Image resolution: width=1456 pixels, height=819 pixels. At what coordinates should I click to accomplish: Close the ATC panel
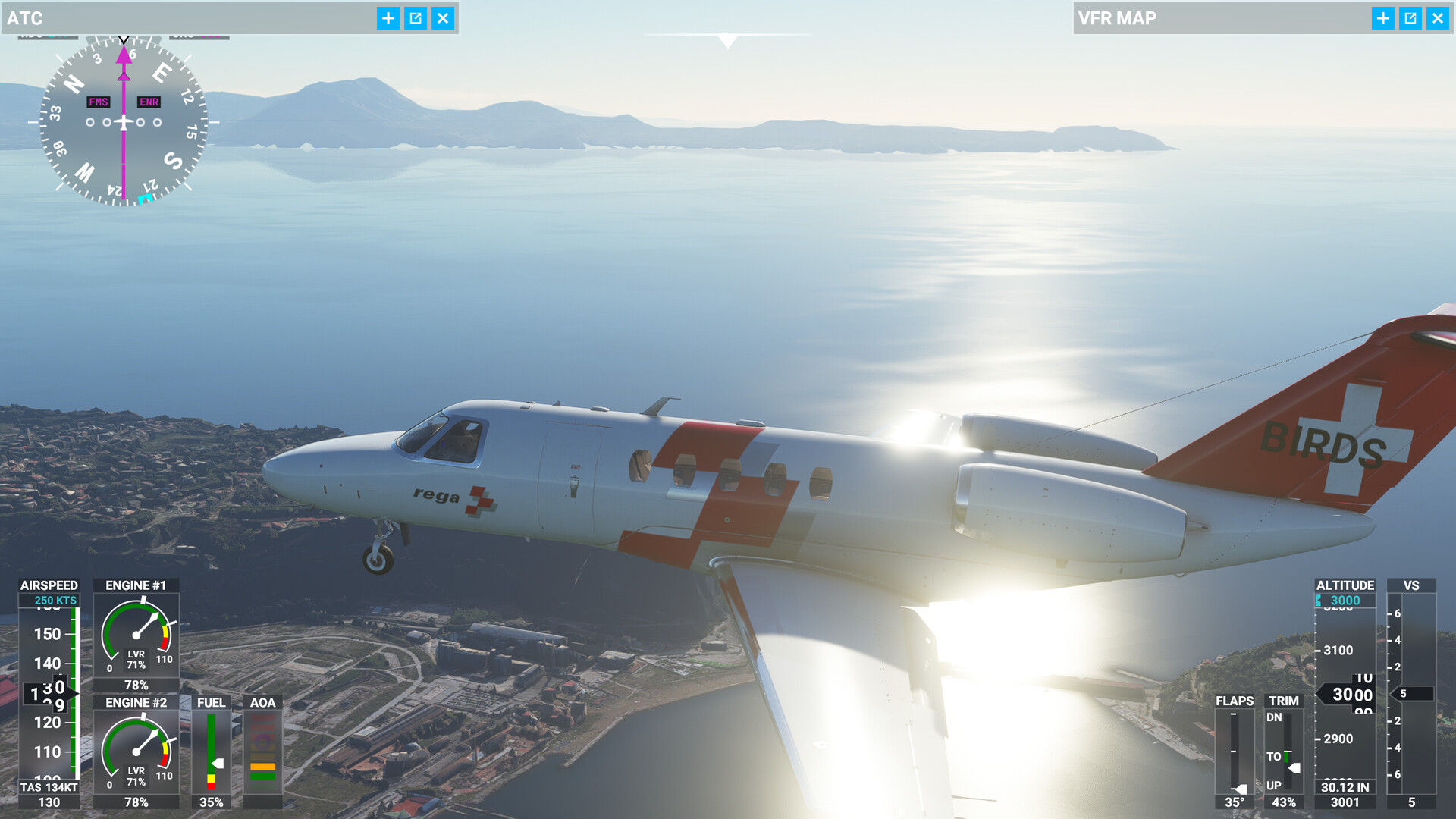pos(443,18)
